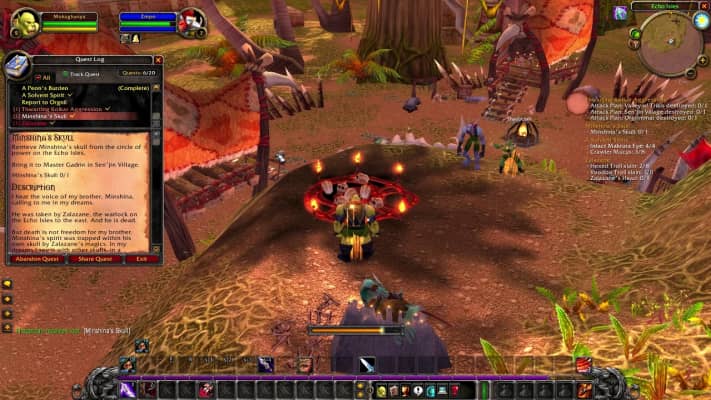Exit the Quest Log
Viewport: 711px width, 400px height.
click(x=142, y=258)
